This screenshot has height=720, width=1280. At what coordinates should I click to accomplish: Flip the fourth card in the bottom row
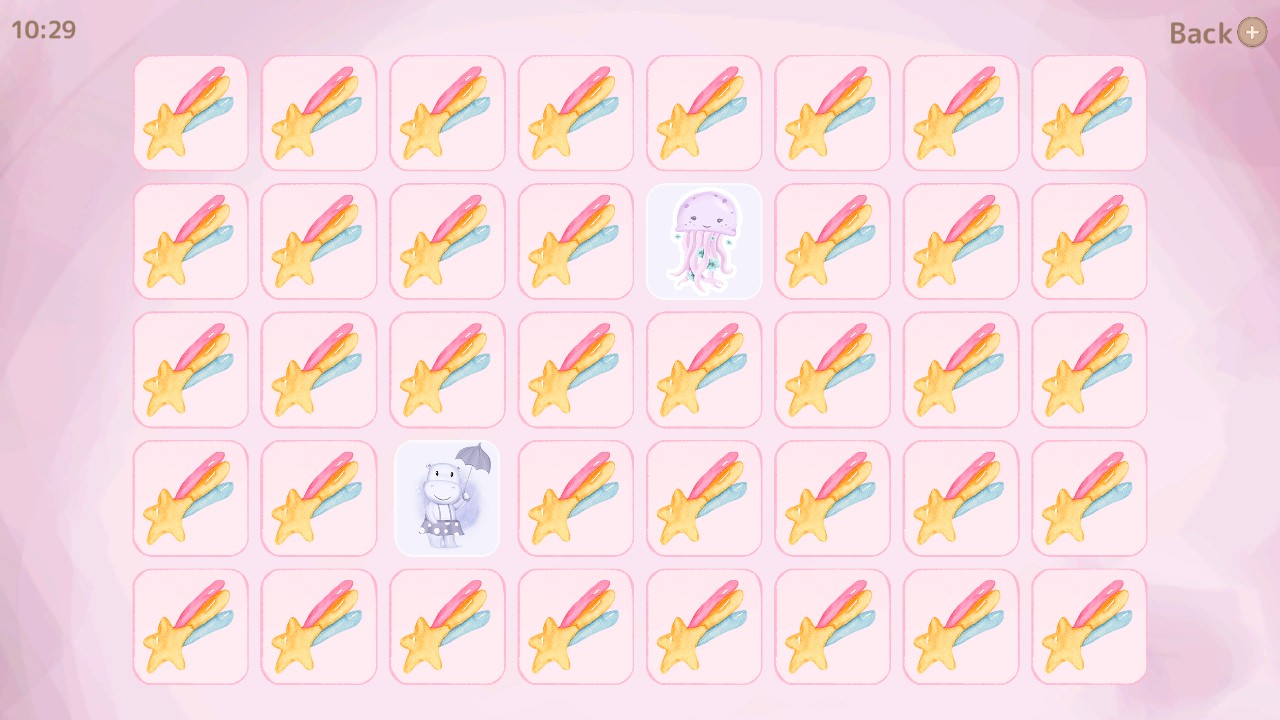coord(575,625)
